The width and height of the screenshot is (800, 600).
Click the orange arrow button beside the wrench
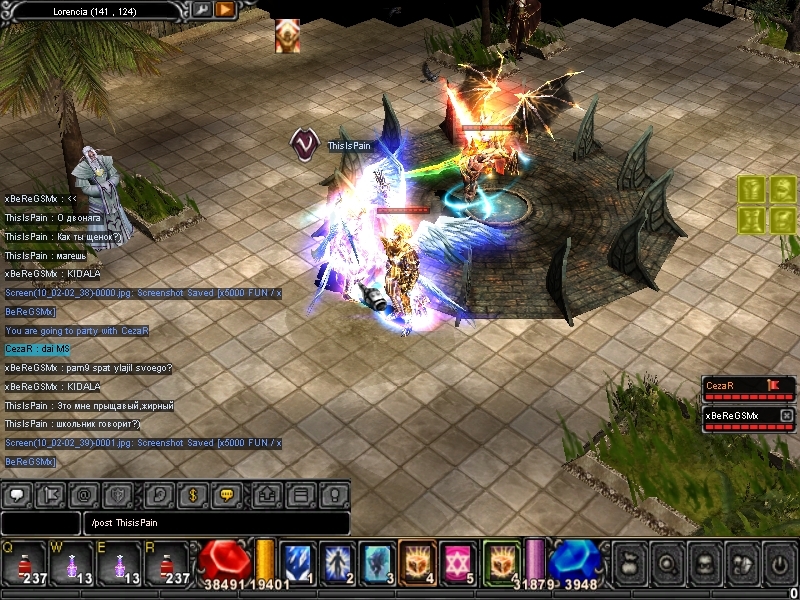(225, 10)
